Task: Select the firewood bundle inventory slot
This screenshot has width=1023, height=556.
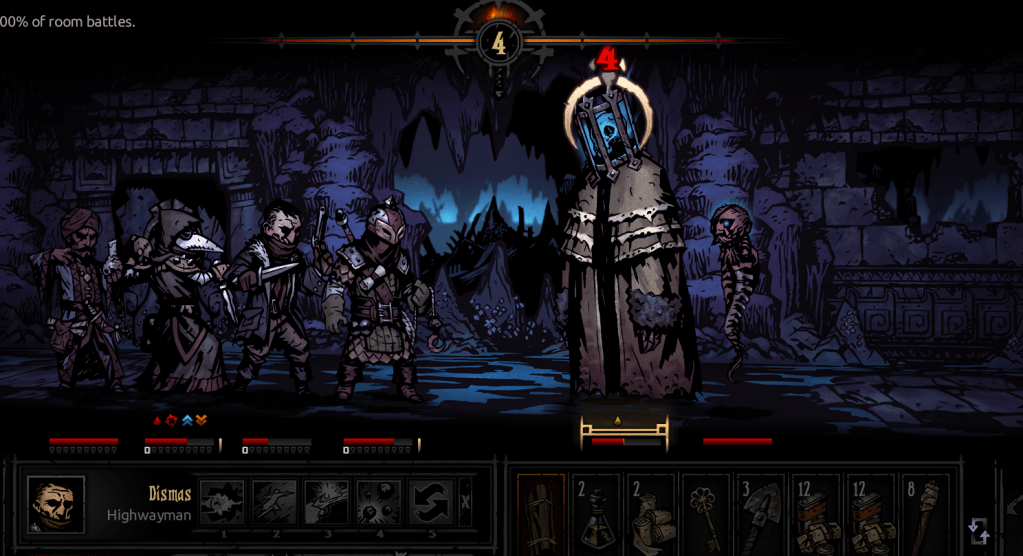Action: 541,514
